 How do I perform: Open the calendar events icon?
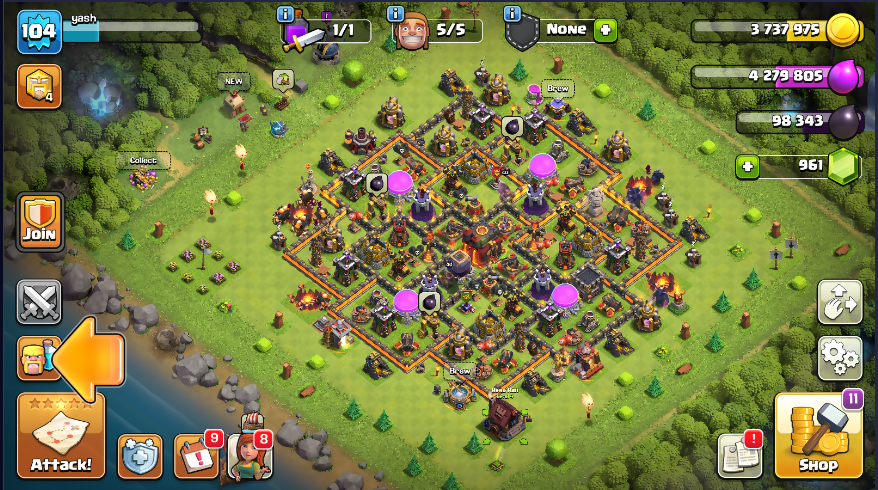[x=195, y=456]
